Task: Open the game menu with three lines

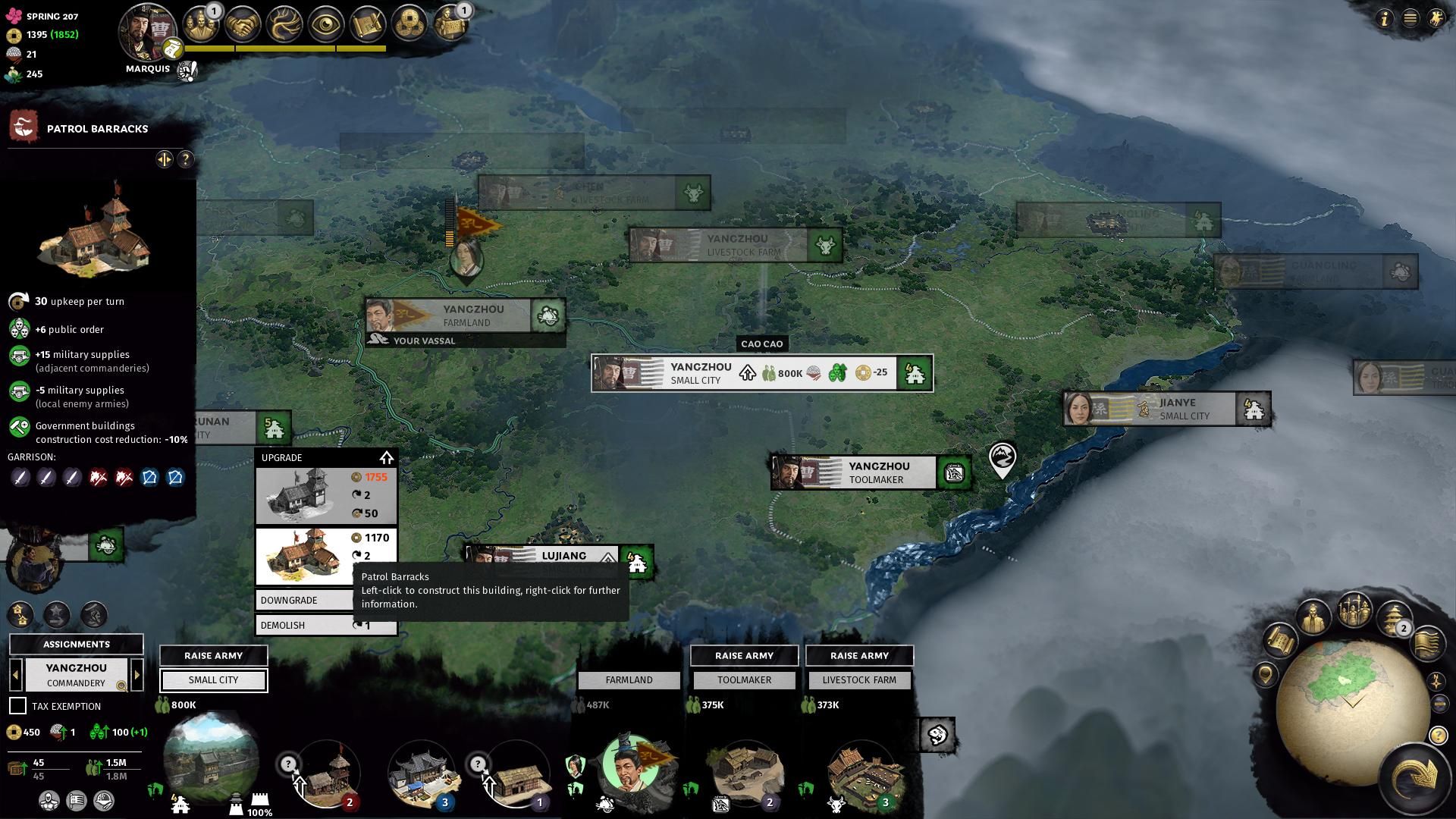Action: click(1410, 18)
